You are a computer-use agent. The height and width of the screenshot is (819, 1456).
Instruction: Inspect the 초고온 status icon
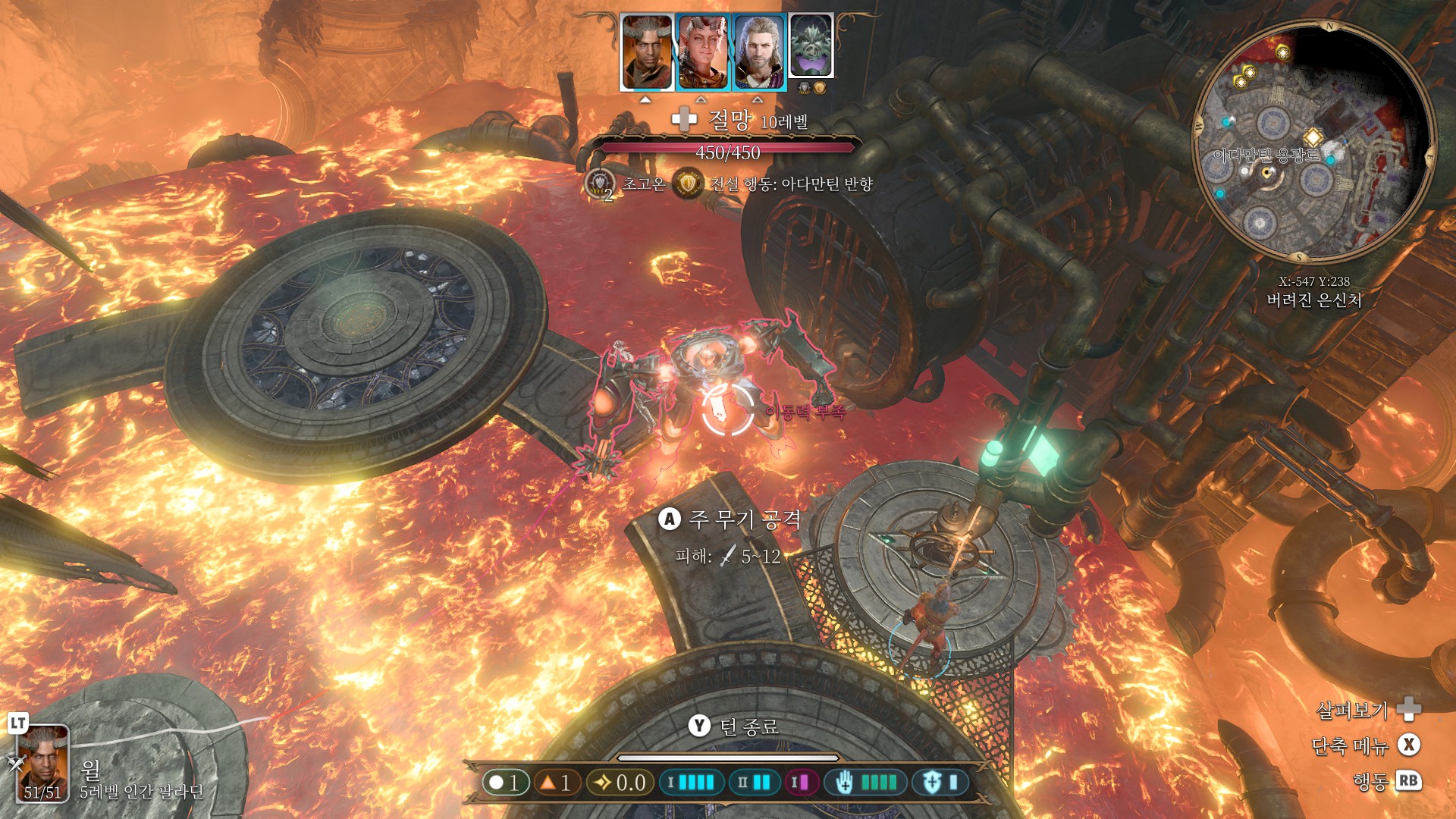601,184
